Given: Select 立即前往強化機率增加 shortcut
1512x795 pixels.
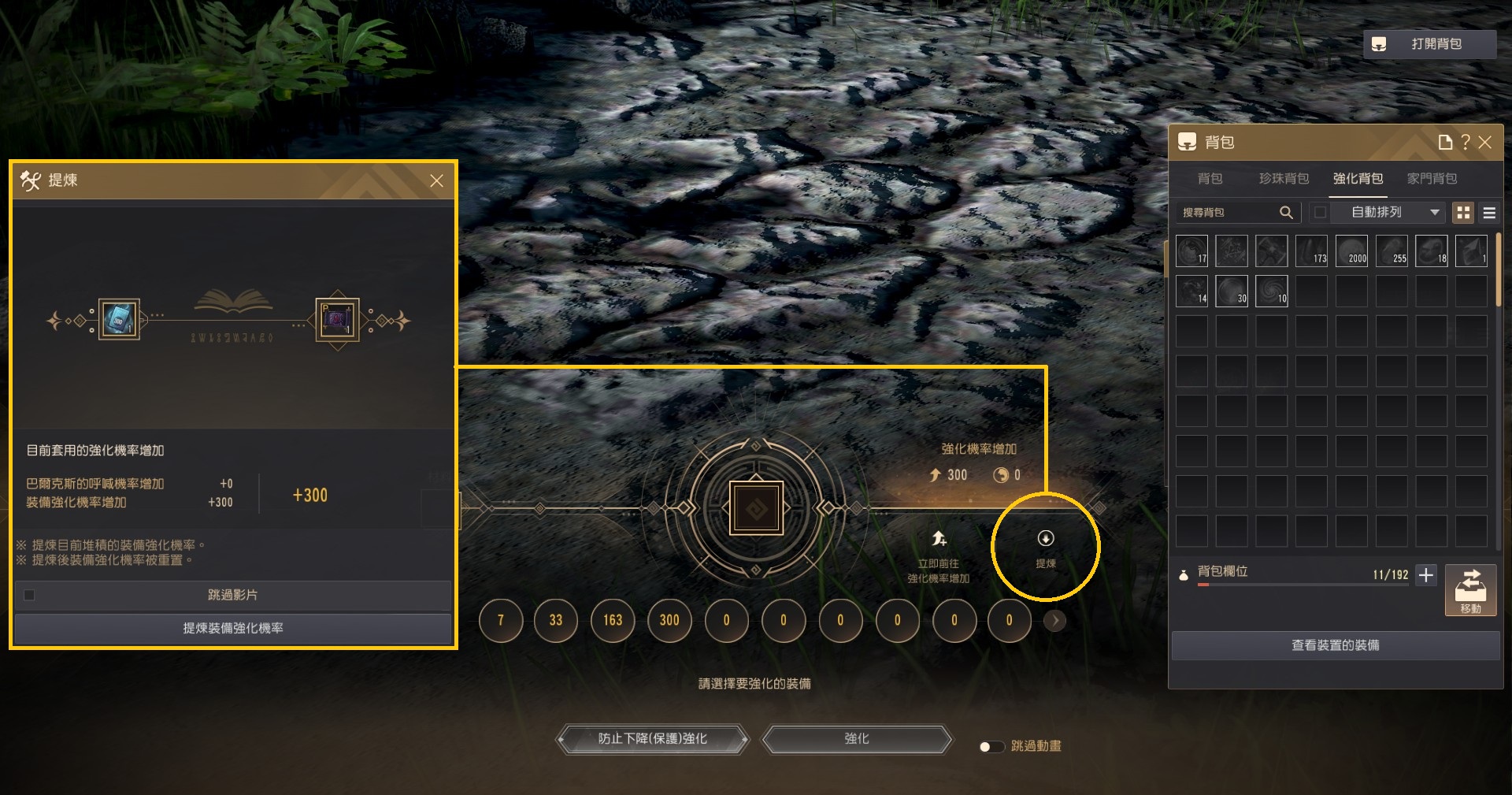Looking at the screenshot, I should tap(938, 555).
